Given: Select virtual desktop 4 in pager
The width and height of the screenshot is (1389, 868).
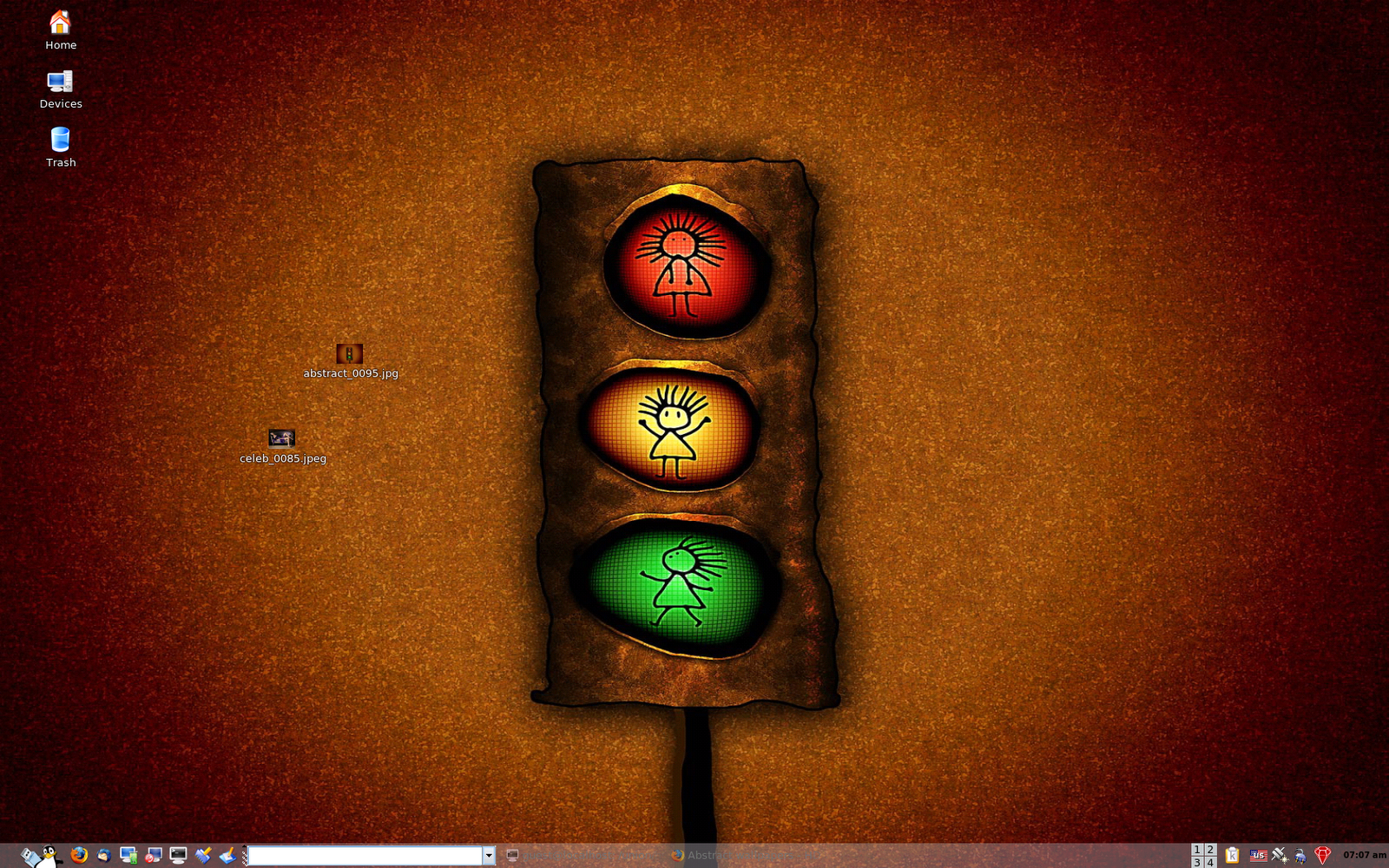Looking at the screenshot, I should [1209, 861].
